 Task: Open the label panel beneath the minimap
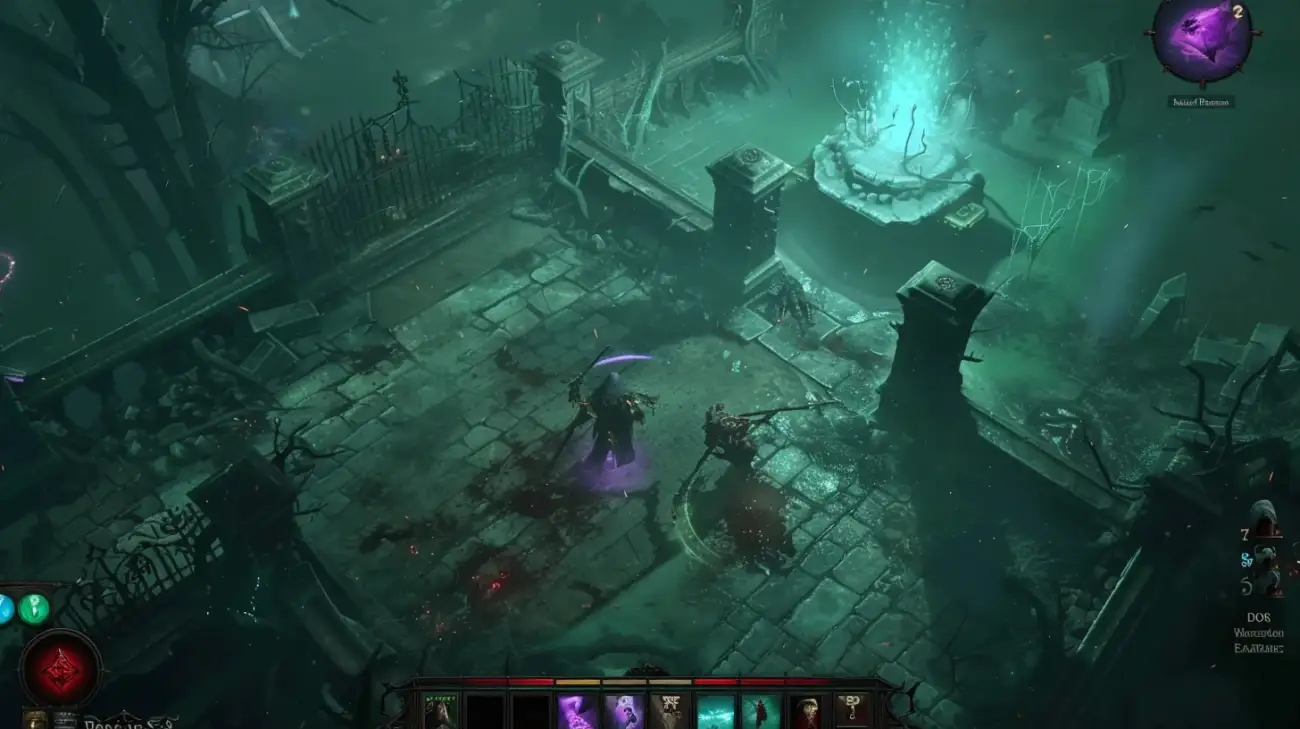click(x=1203, y=100)
